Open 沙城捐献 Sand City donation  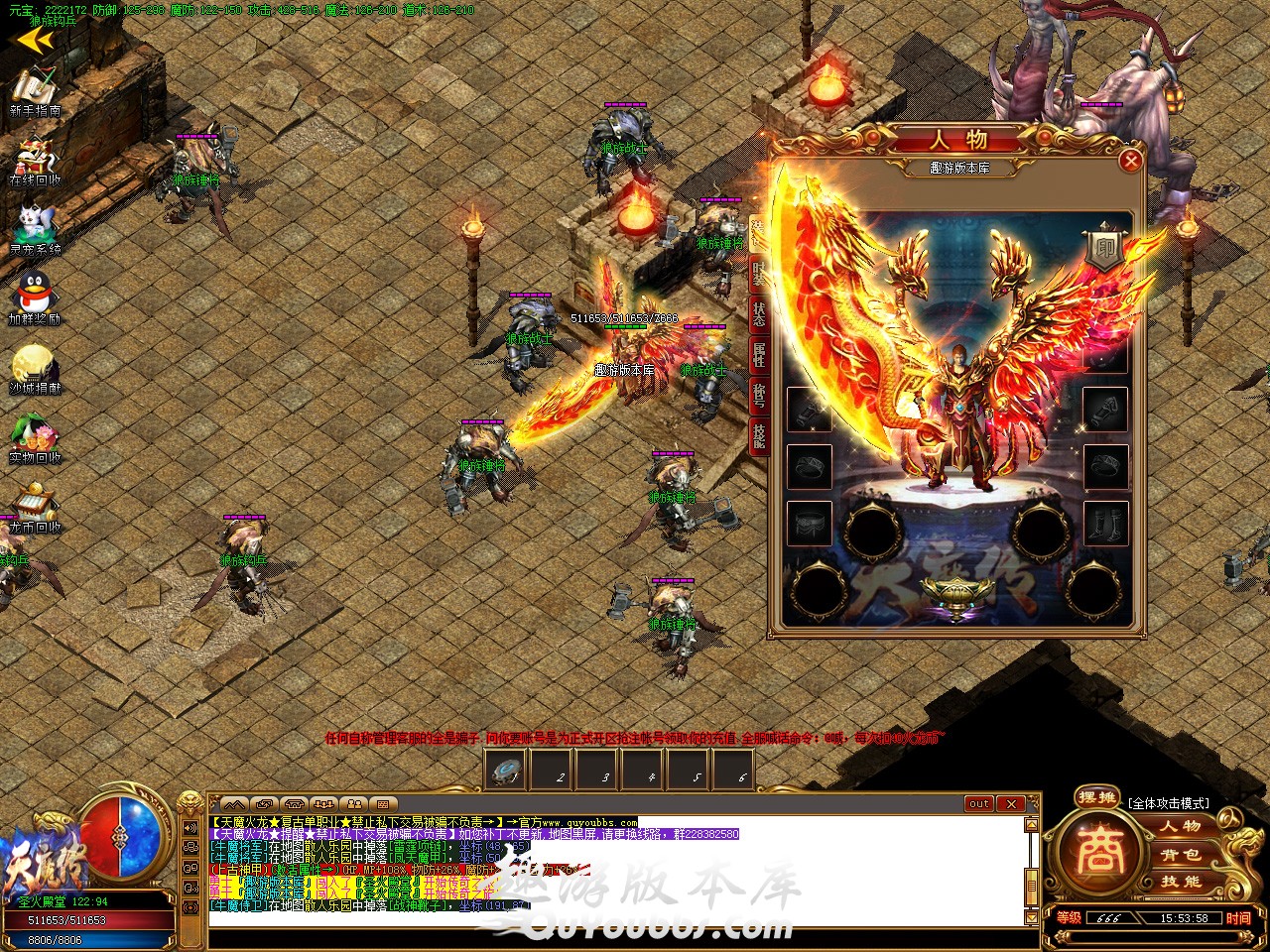(35, 365)
